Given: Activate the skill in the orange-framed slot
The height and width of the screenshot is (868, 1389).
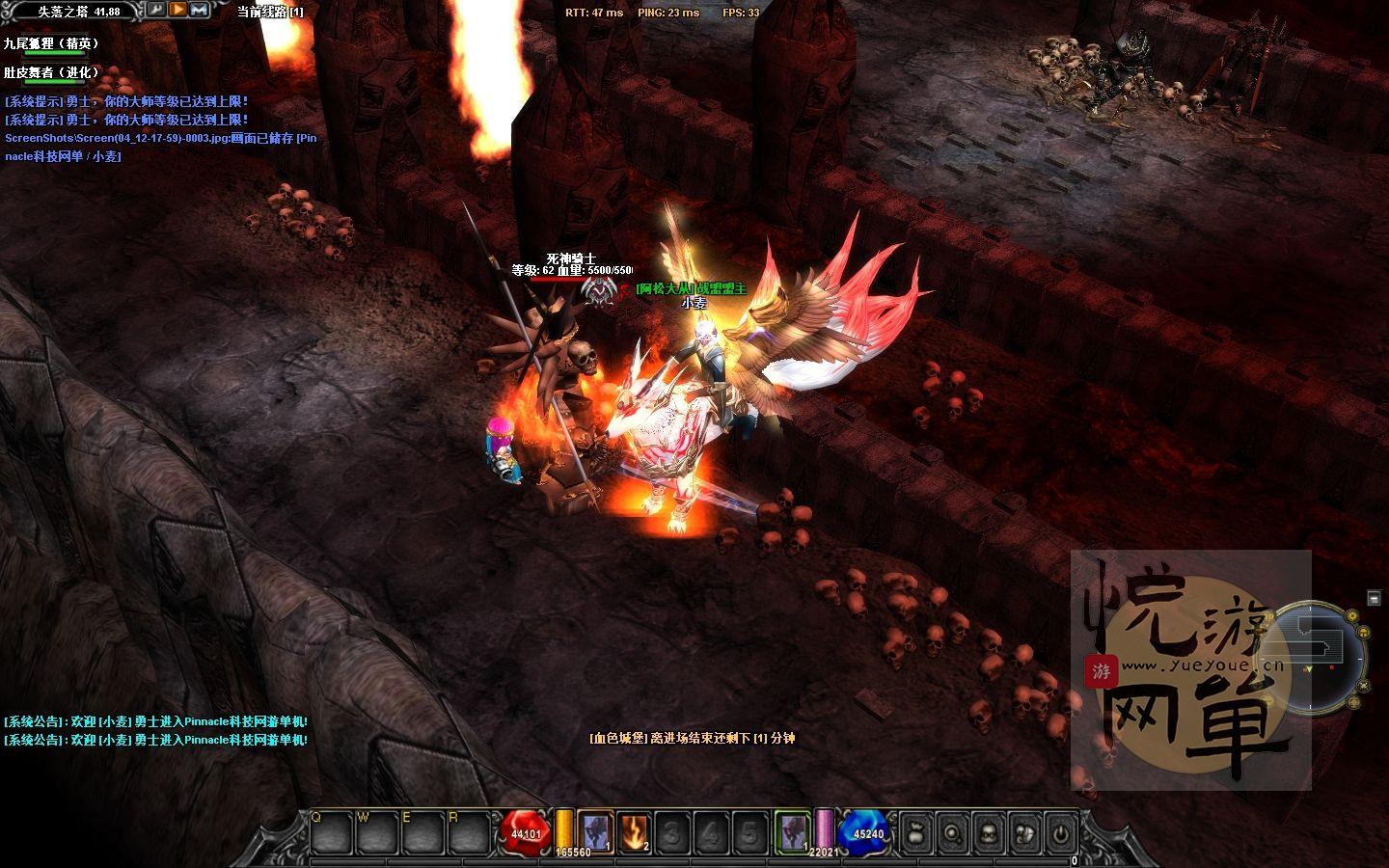Looking at the screenshot, I should pyautogui.click(x=595, y=831).
